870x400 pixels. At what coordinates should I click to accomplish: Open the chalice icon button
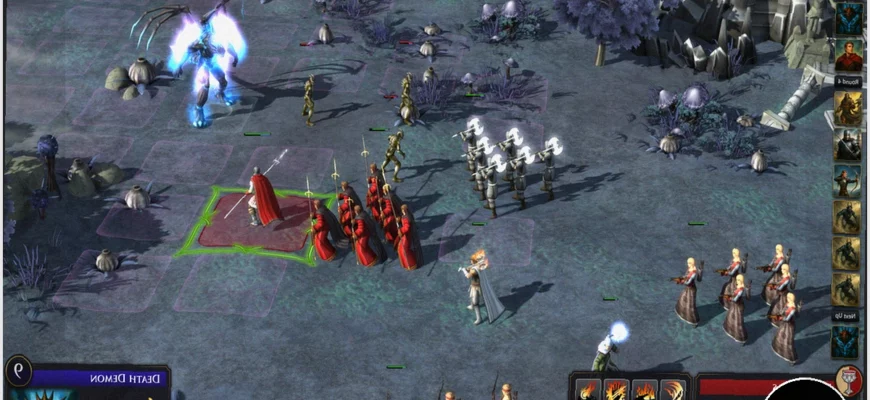tap(849, 379)
